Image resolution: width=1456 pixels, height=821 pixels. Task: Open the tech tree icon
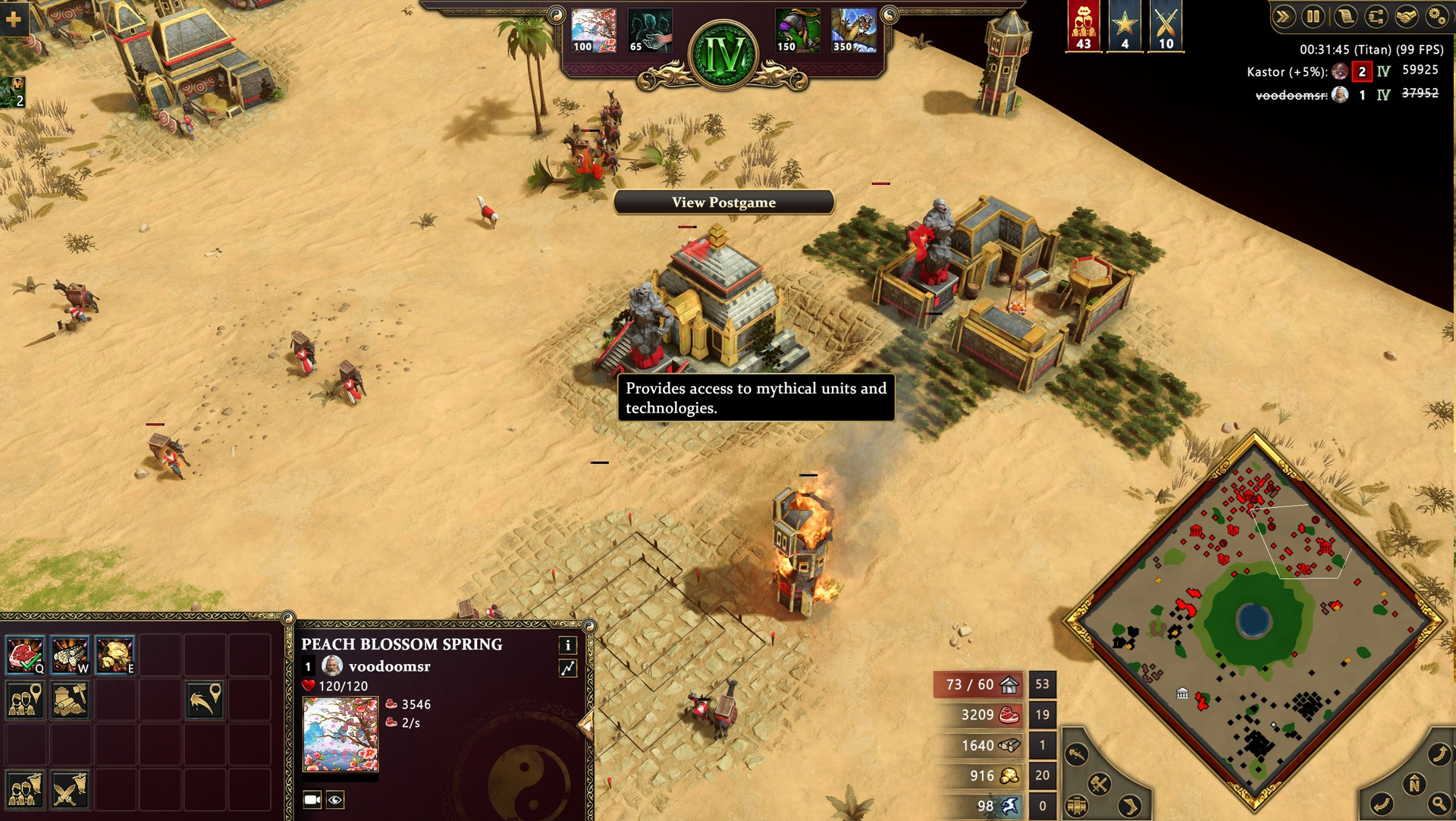click(1376, 17)
